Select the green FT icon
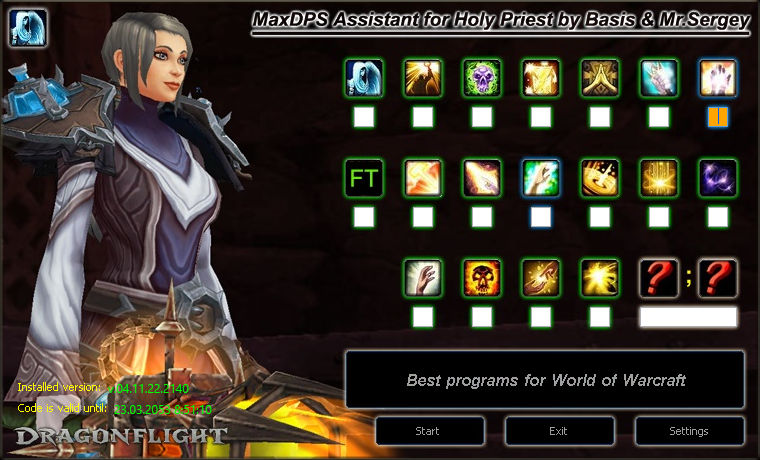 point(364,179)
